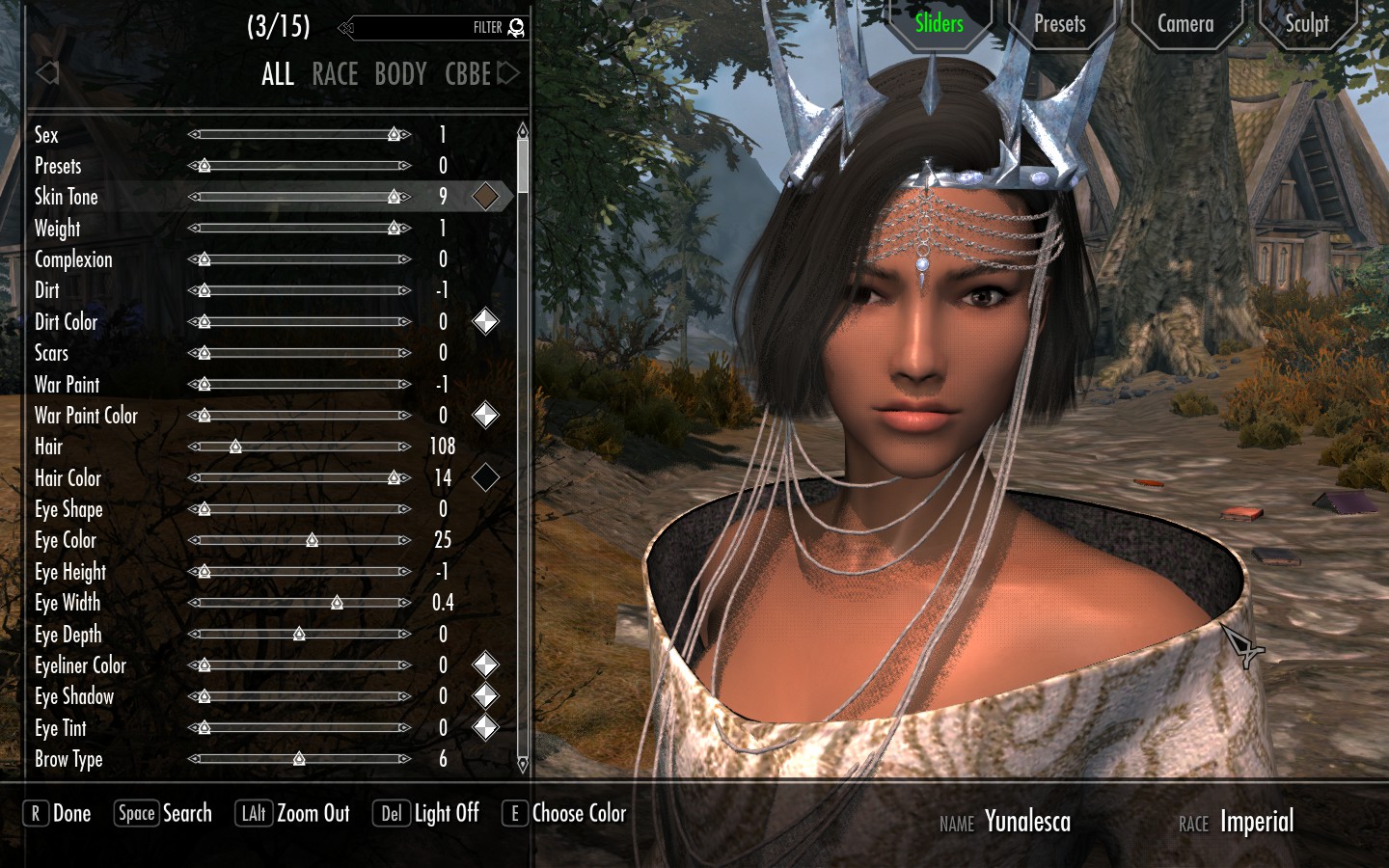Image resolution: width=1389 pixels, height=868 pixels.
Task: Switch to the Presets tab
Action: click(x=1059, y=24)
